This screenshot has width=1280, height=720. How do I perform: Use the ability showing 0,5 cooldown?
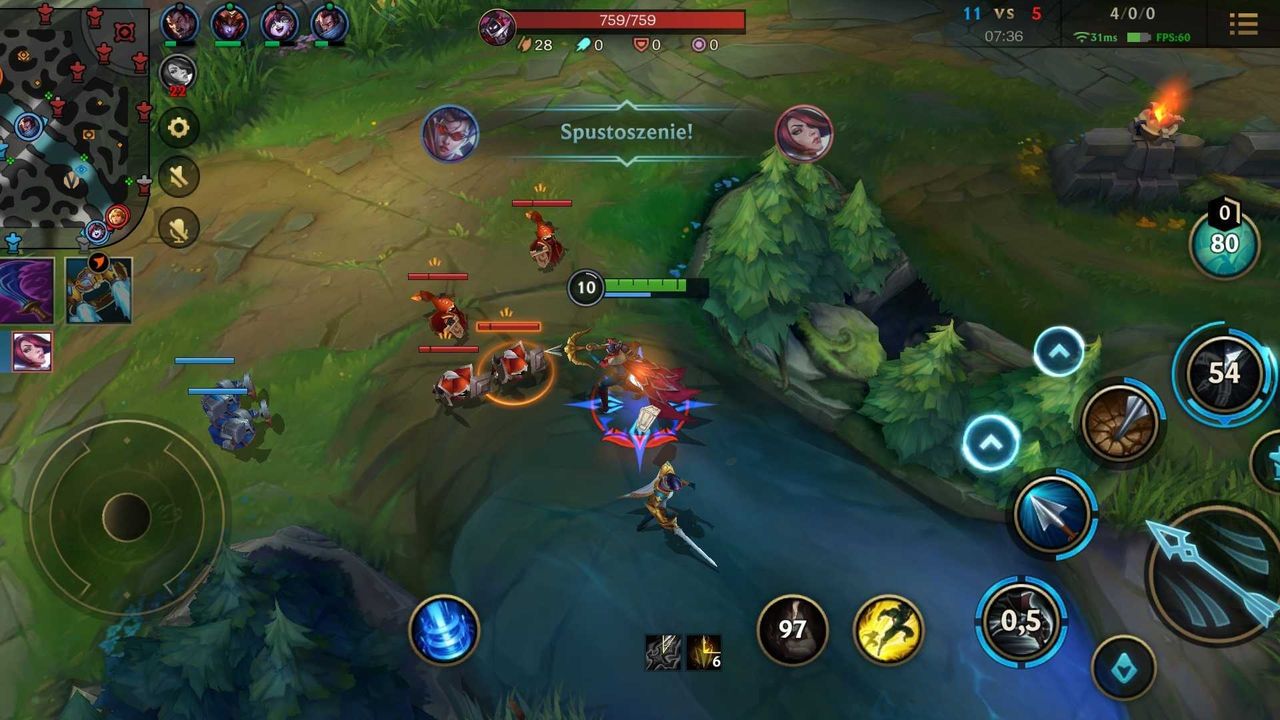1021,621
